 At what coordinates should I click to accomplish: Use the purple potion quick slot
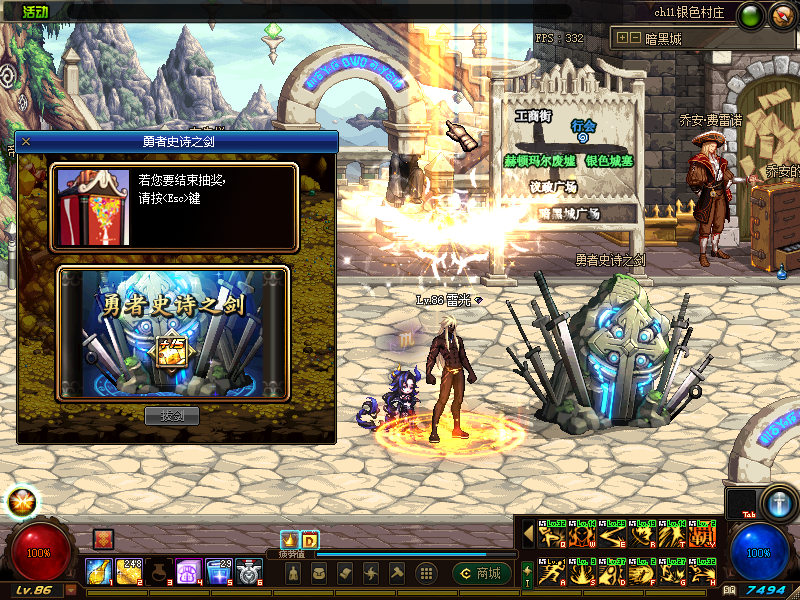[x=188, y=572]
